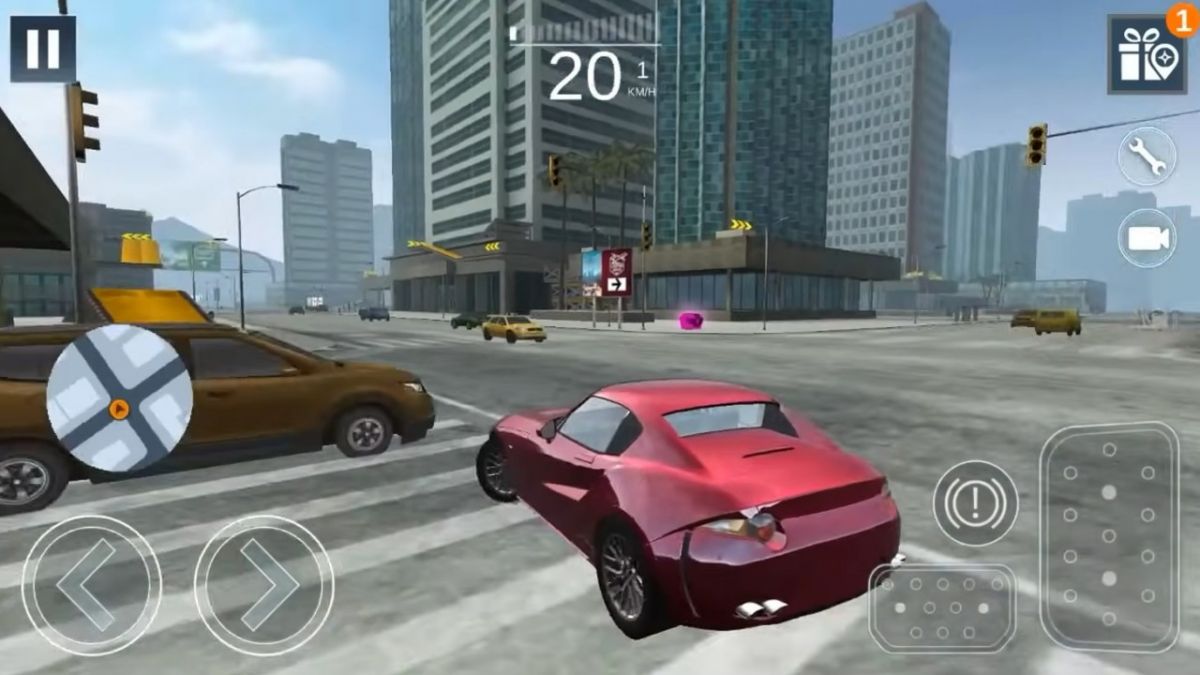Tap the circular minimap
The image size is (1200, 675).
119,399
